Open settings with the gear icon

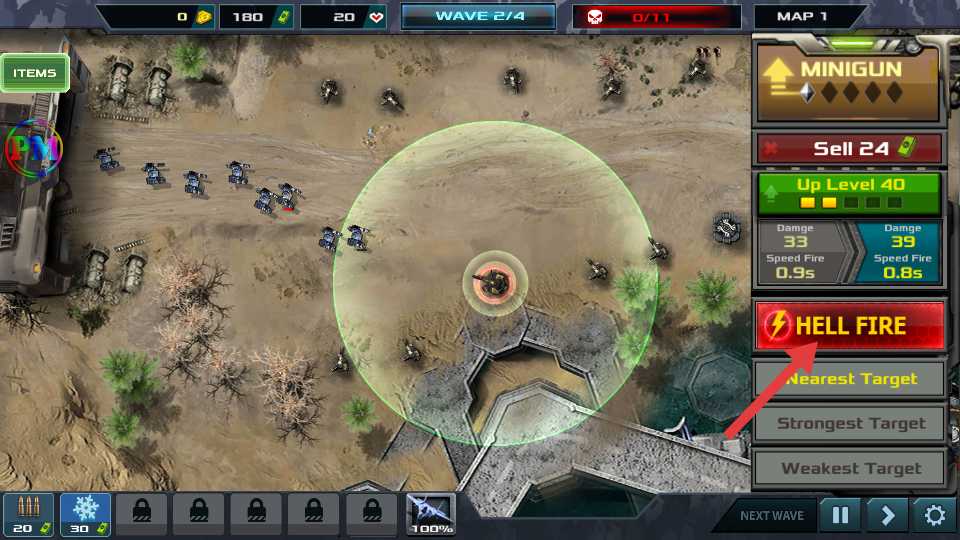pyautogui.click(x=934, y=516)
